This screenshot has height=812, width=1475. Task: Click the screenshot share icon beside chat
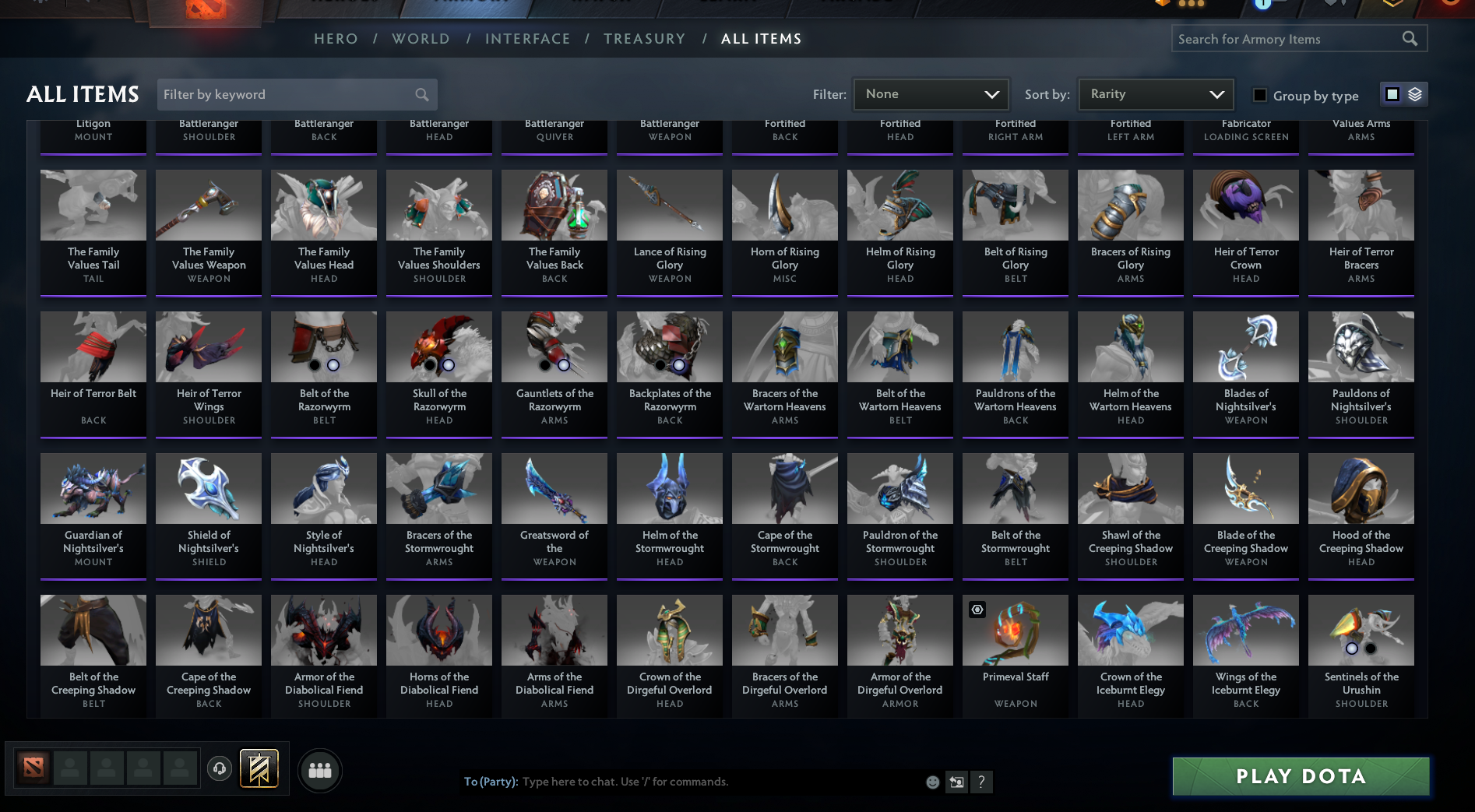[956, 782]
